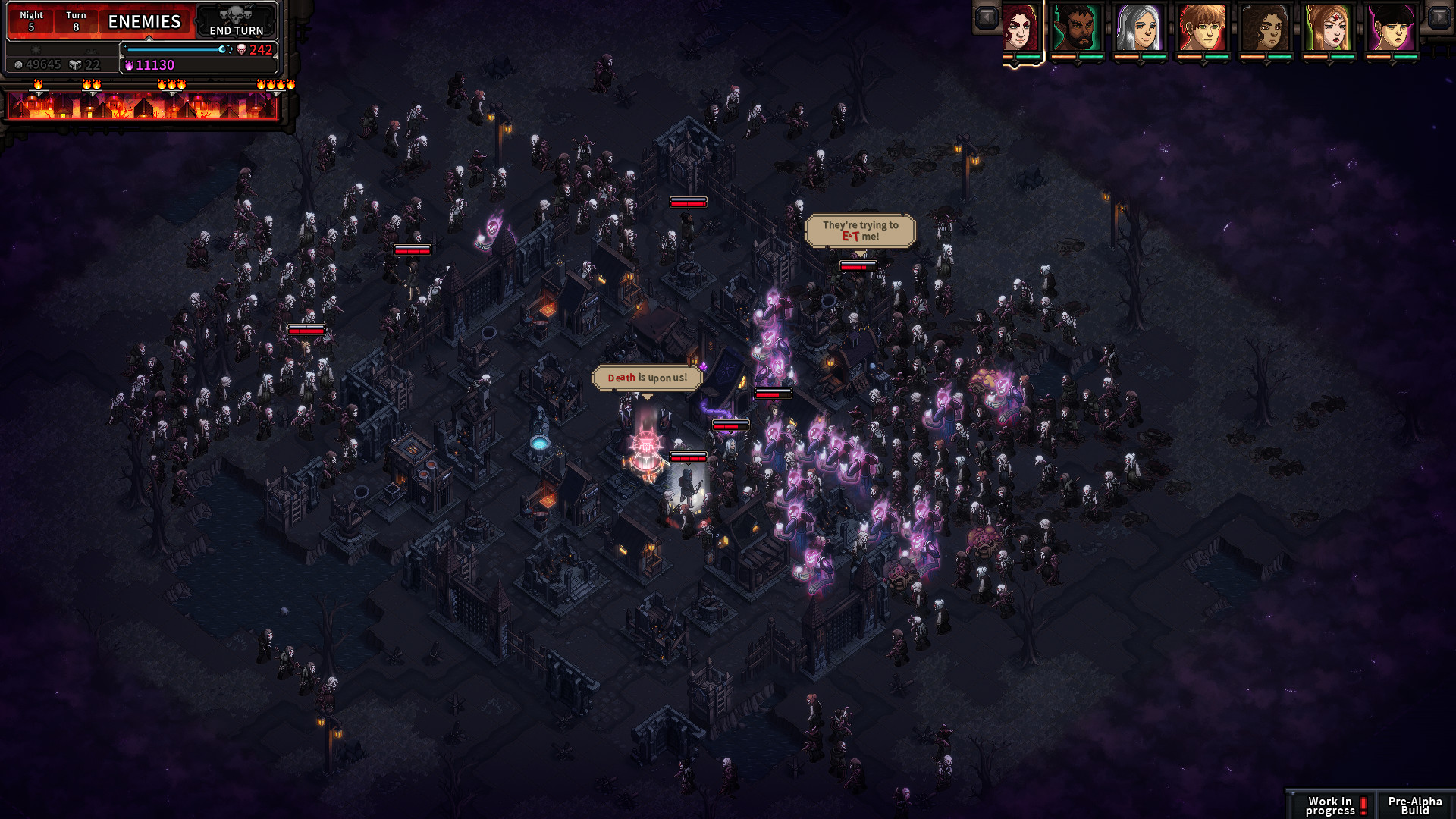Select the ENEMIES phase banner

(145, 21)
